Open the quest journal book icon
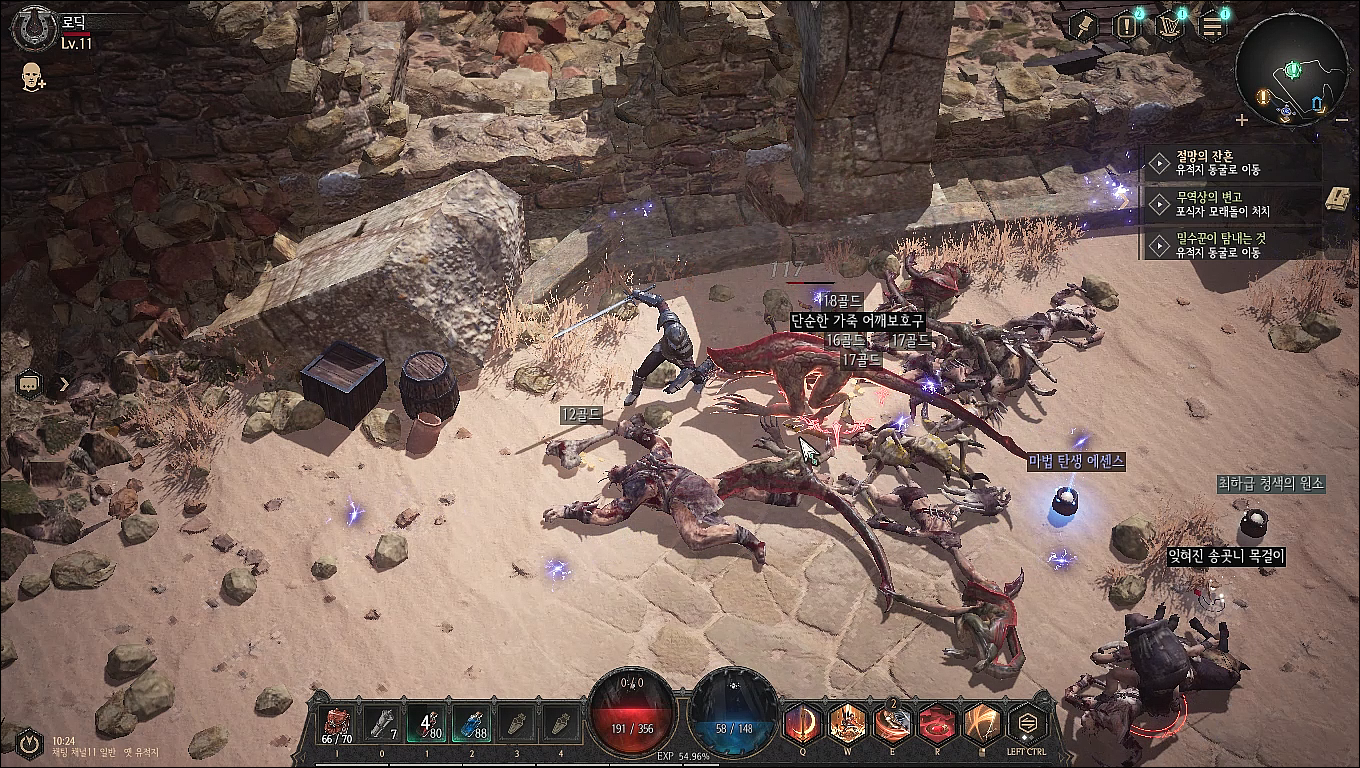The width and height of the screenshot is (1360, 768). [x=1337, y=198]
